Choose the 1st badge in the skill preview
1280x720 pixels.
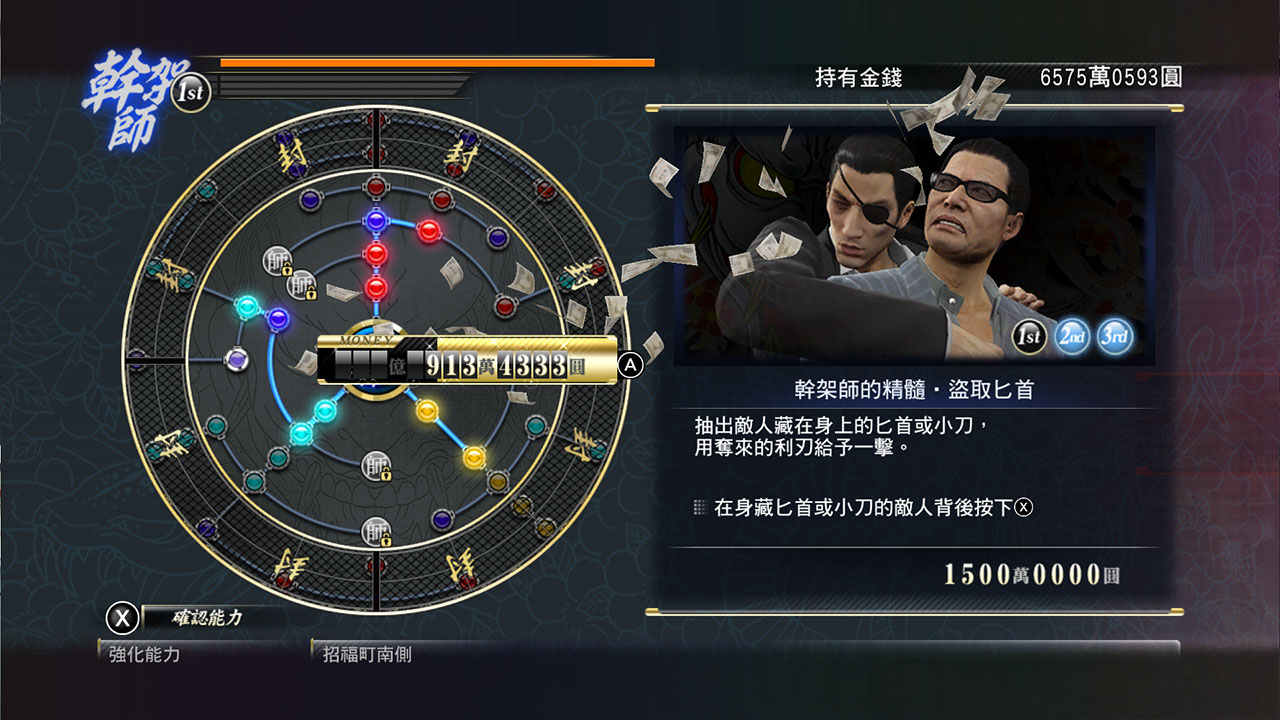[1029, 336]
